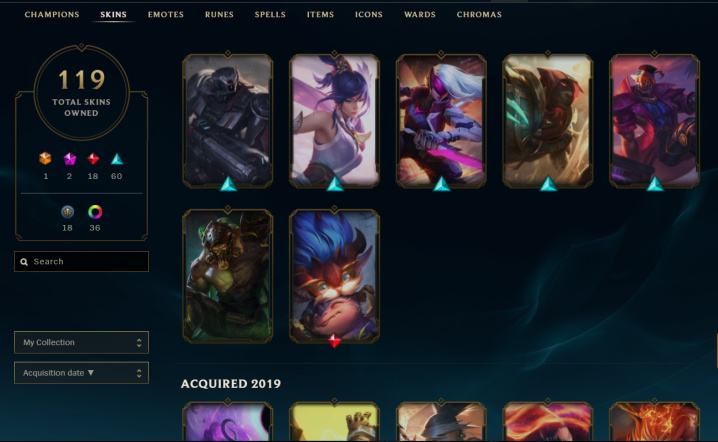Open the My Collection dropdown
The image size is (718, 442).
coord(82,343)
